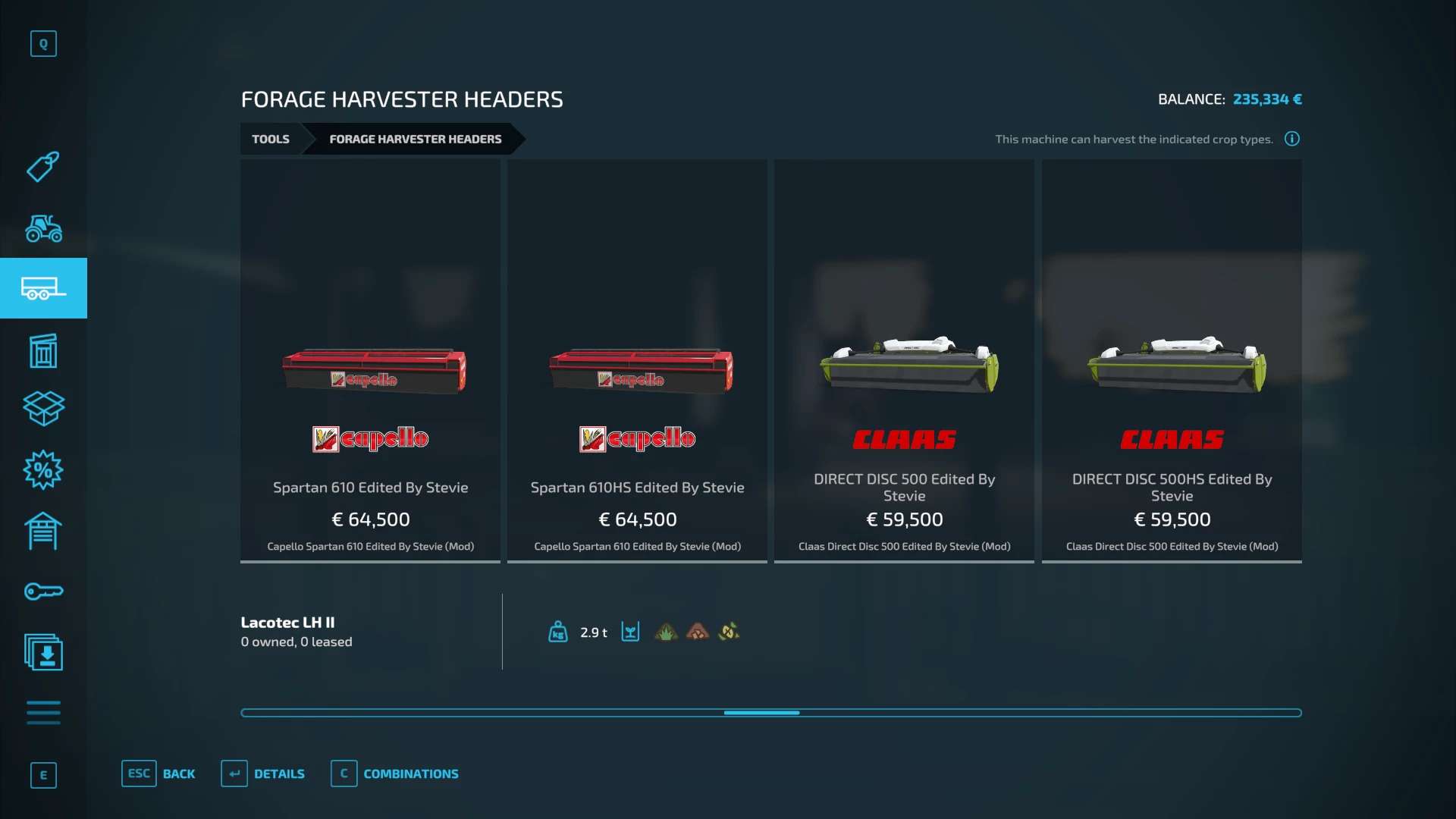Viewport: 1456px width, 819px height.
Task: Click the Back button
Action: 158,773
